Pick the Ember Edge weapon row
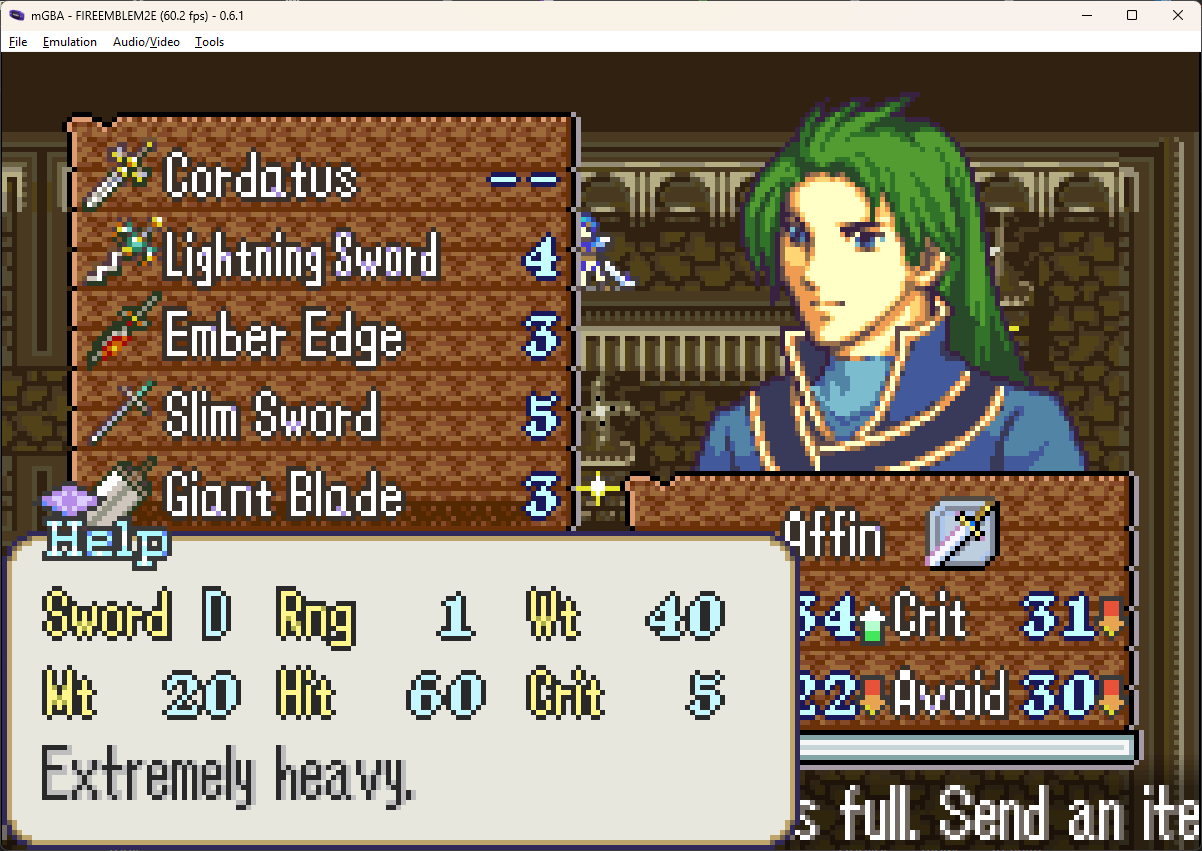 (283, 337)
